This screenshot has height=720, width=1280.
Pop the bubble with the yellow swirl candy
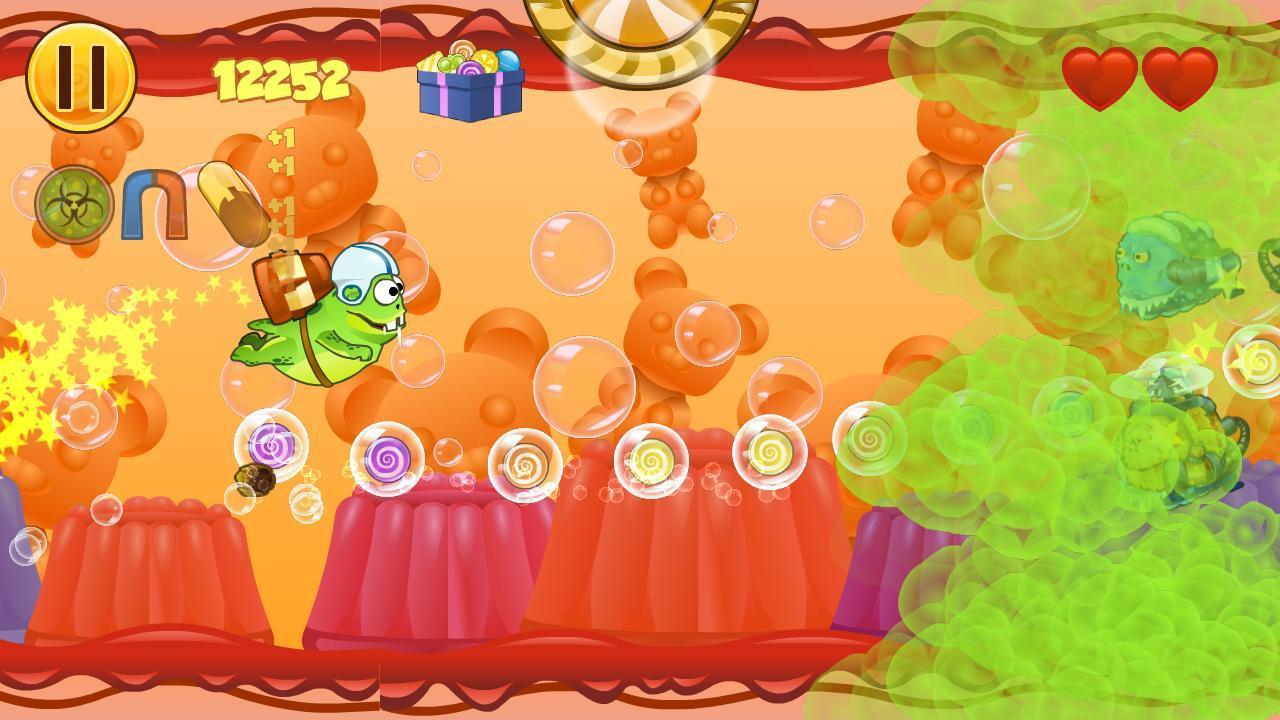(x=650, y=458)
